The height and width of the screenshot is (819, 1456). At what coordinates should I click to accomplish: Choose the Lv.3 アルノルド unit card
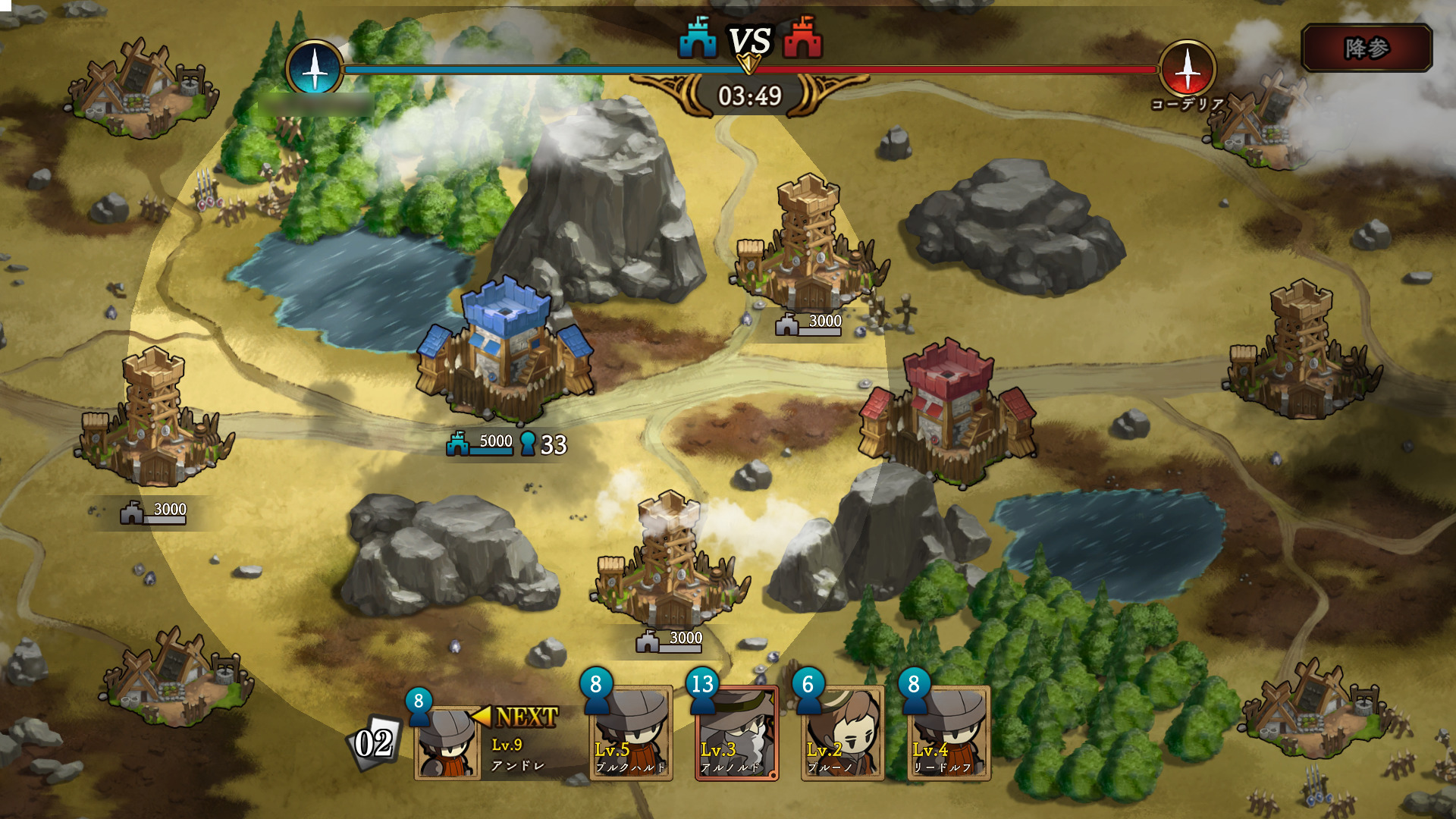[x=736, y=733]
